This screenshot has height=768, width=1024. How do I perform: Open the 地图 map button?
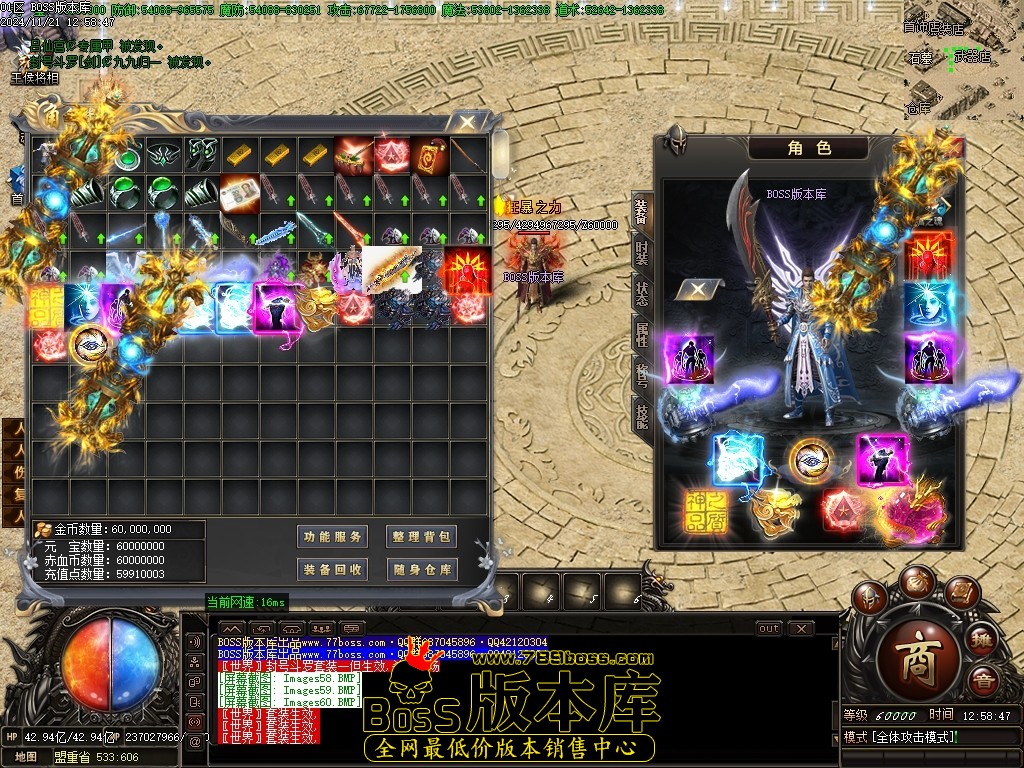(x=27, y=757)
